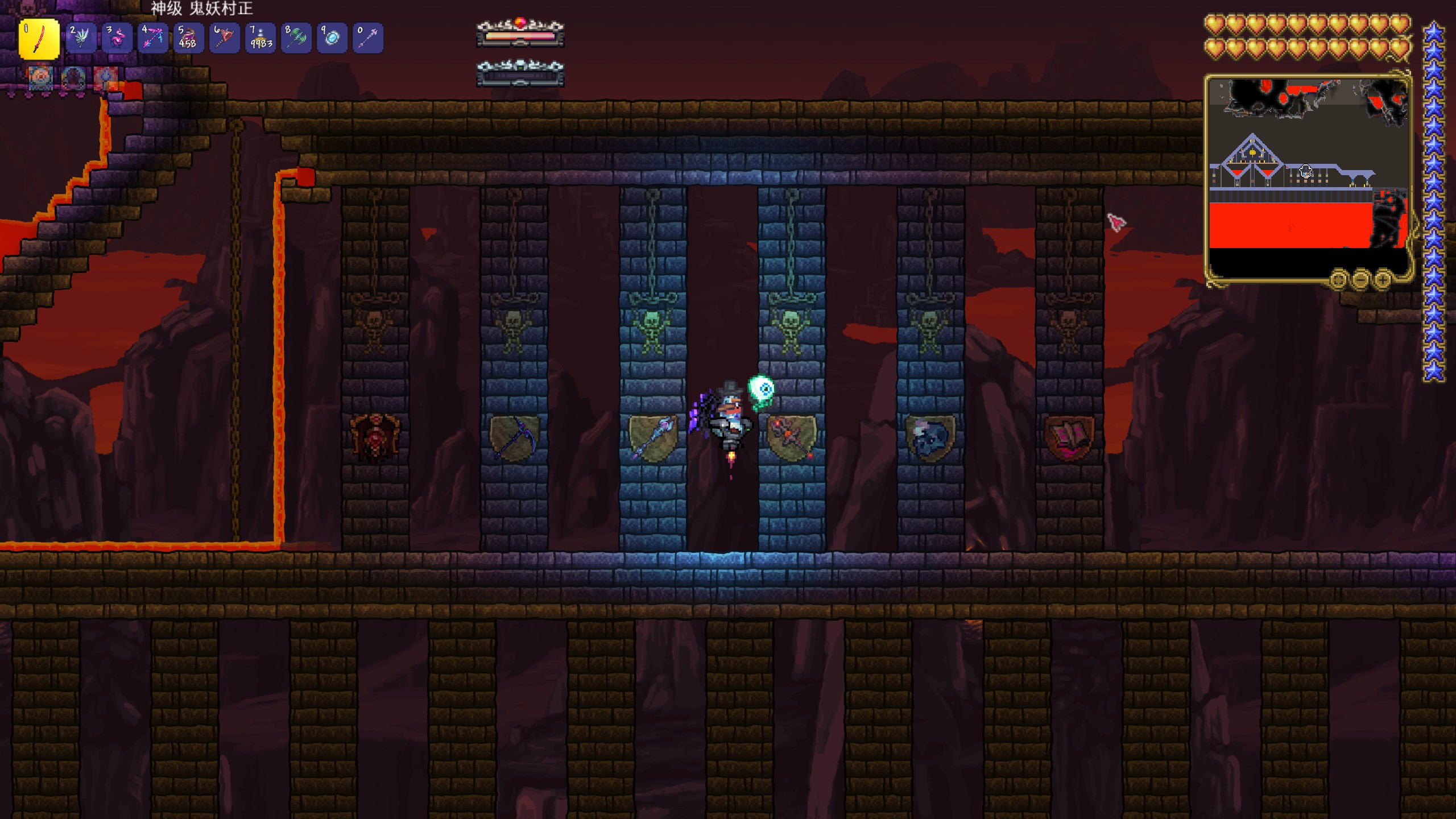Zoom in the minimap with plus button
This screenshot has height=819, width=1456.
pos(1383,279)
